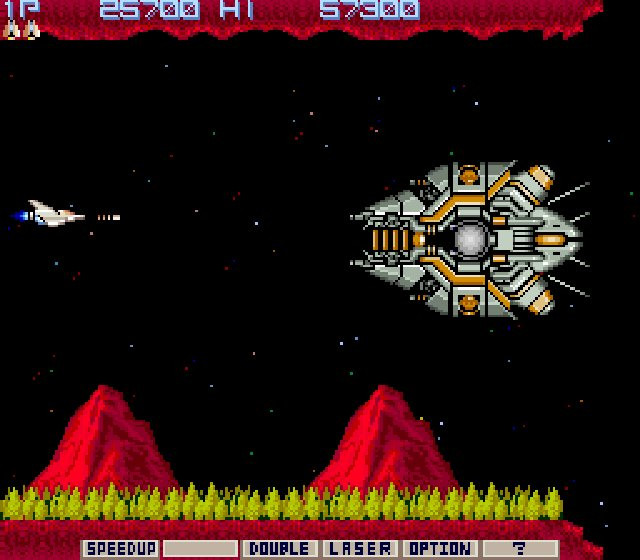Choose the DOUBLE power-up slot
Viewport: 640px width, 560px height.
tap(279, 549)
